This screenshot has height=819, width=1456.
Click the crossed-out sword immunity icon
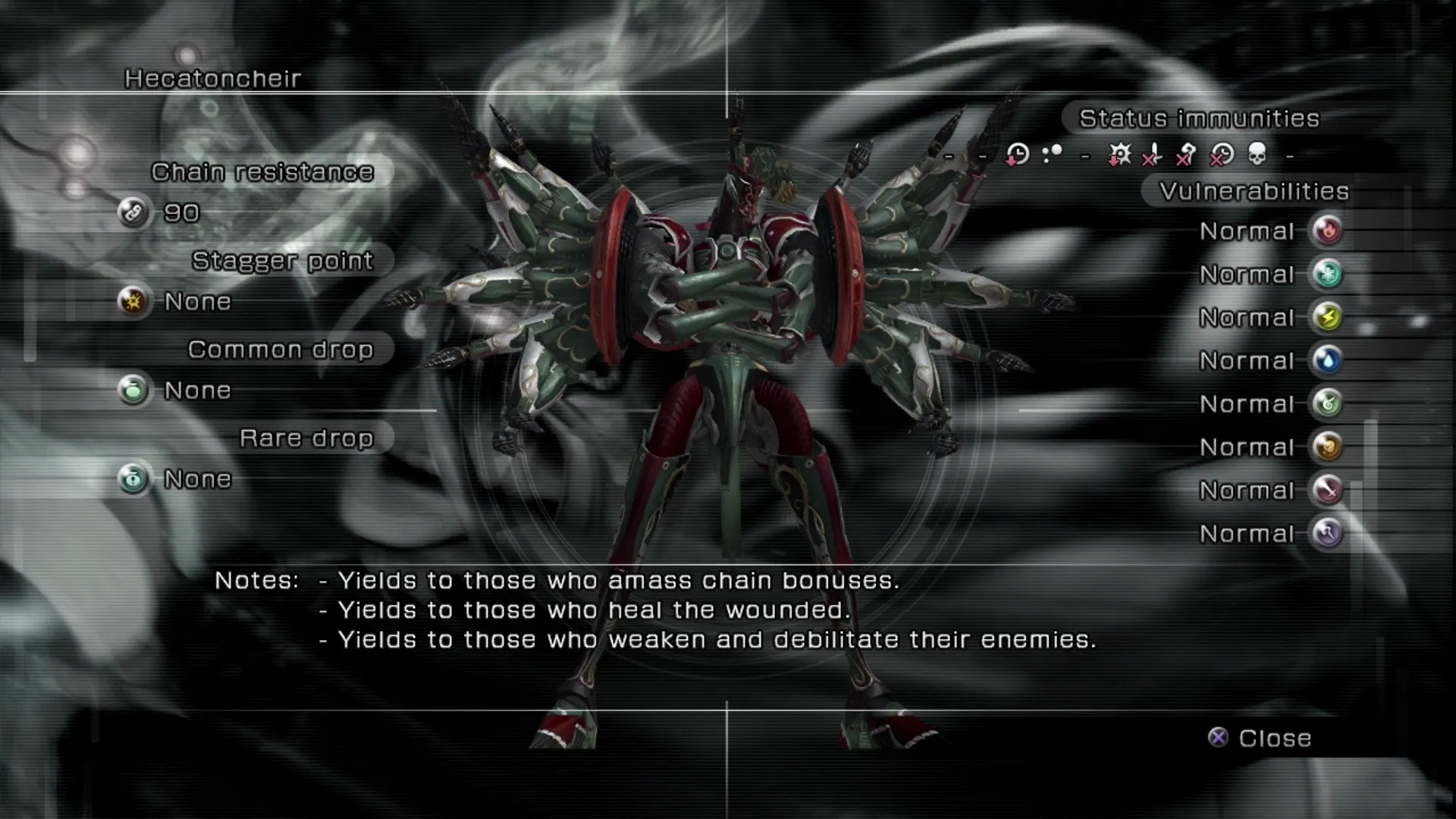pos(1153,155)
